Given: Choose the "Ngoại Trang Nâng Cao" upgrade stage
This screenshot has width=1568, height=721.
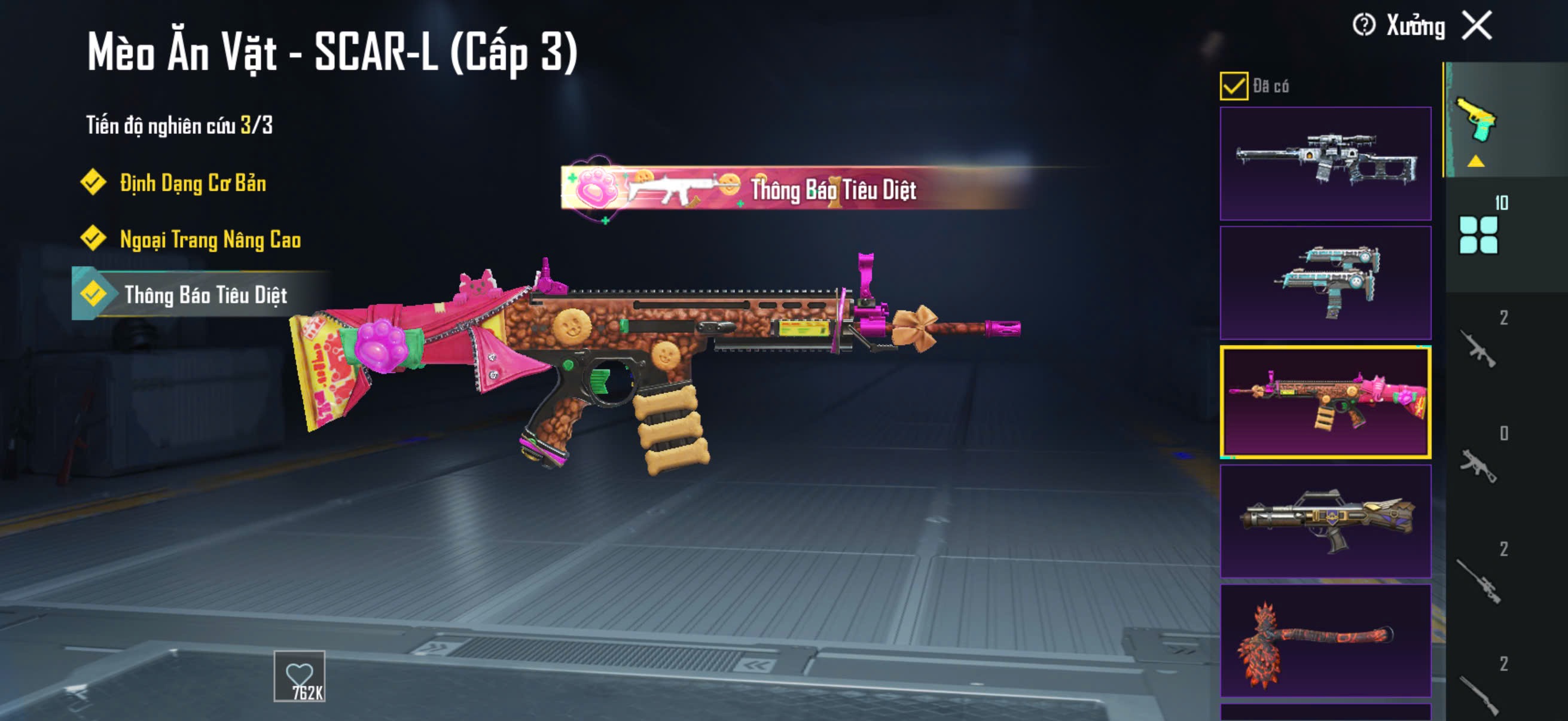Looking at the screenshot, I should 210,240.
